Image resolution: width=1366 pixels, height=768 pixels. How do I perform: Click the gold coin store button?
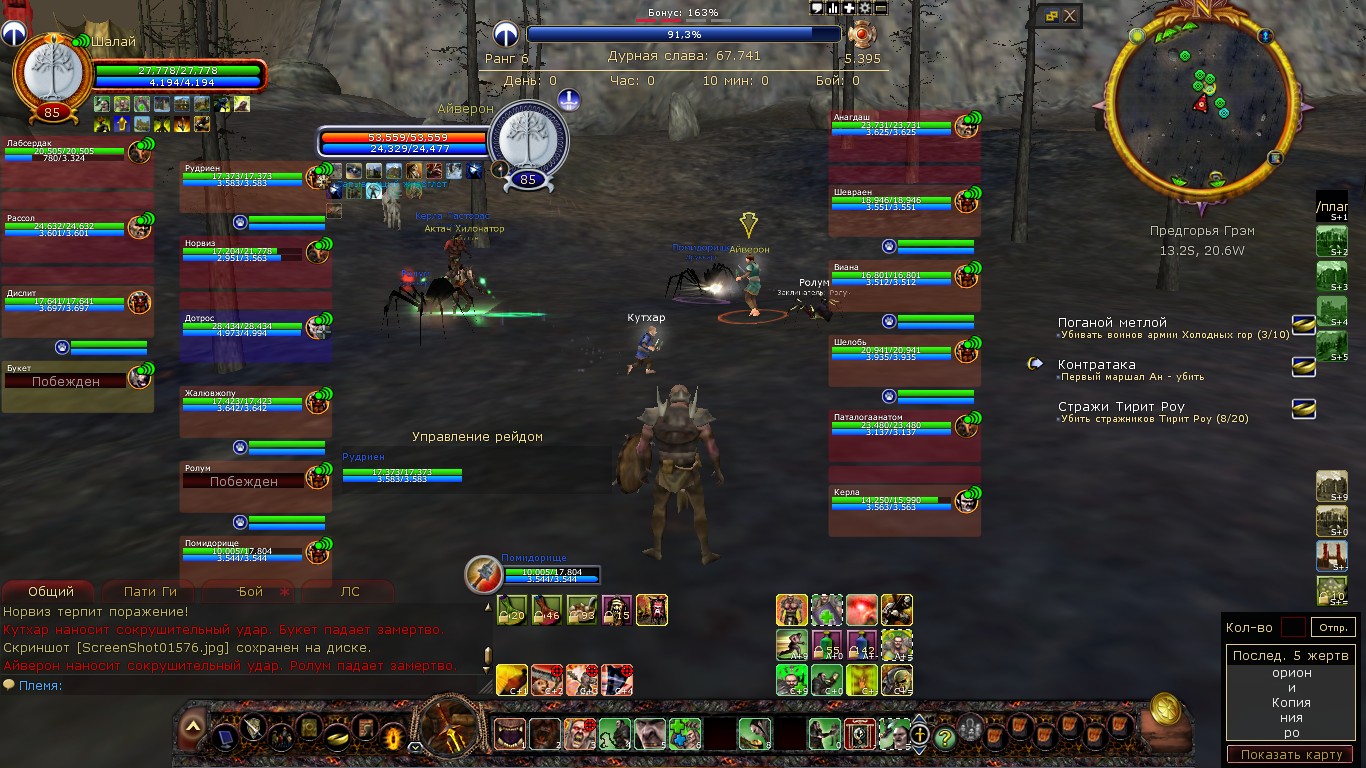(1164, 708)
